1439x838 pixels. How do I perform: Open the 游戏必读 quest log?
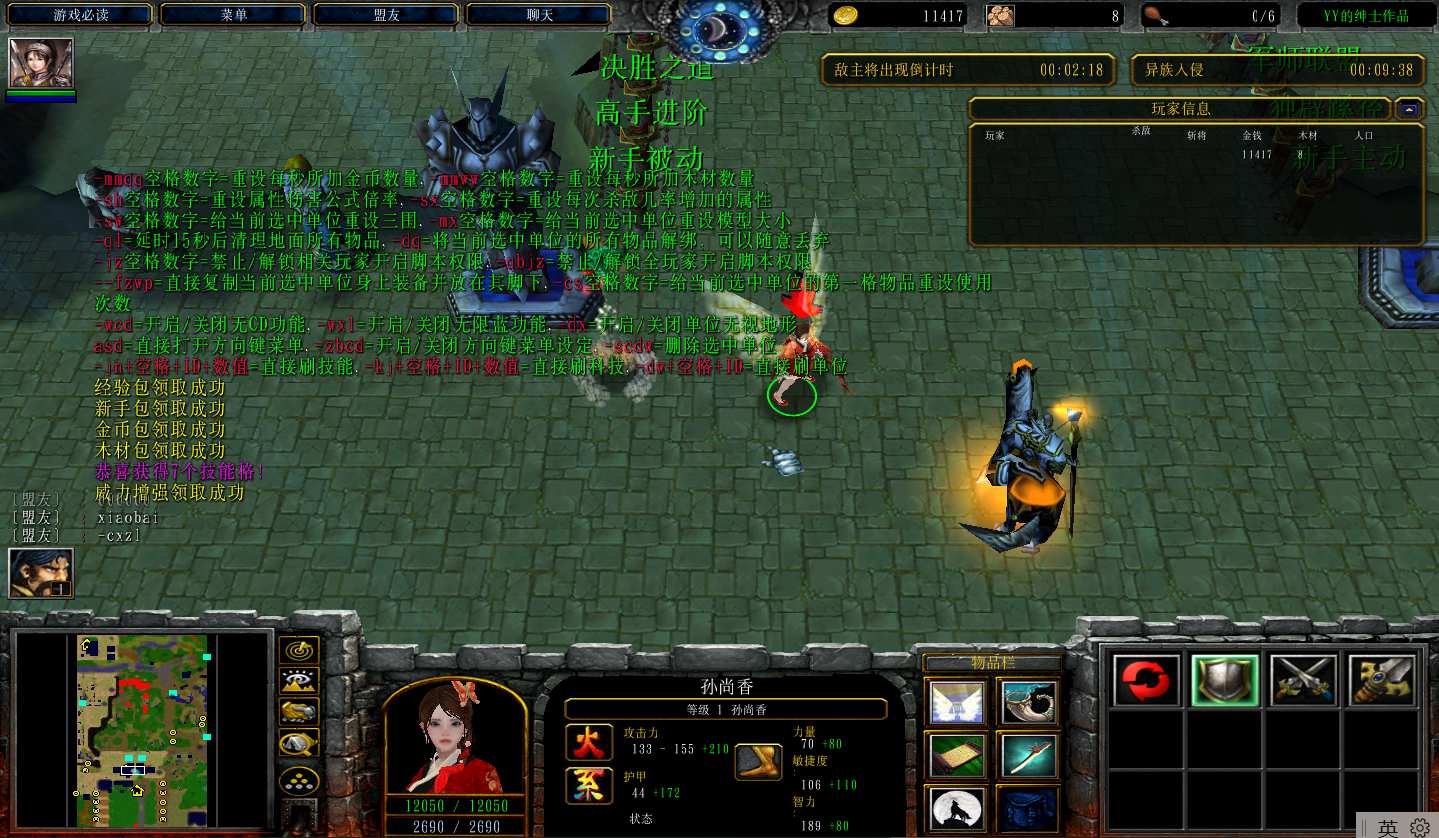click(x=81, y=15)
